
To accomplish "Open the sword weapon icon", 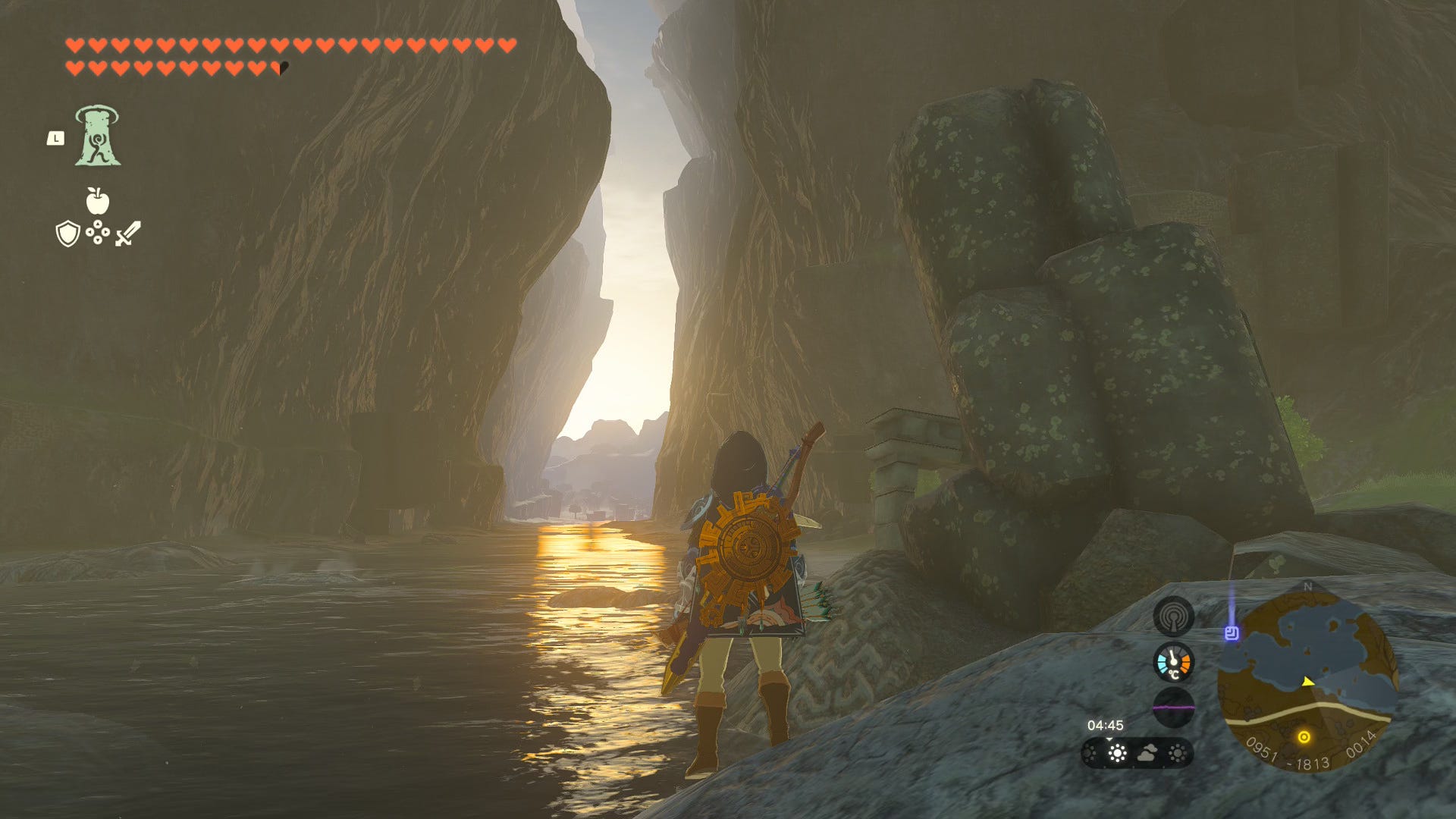I will pos(128,234).
